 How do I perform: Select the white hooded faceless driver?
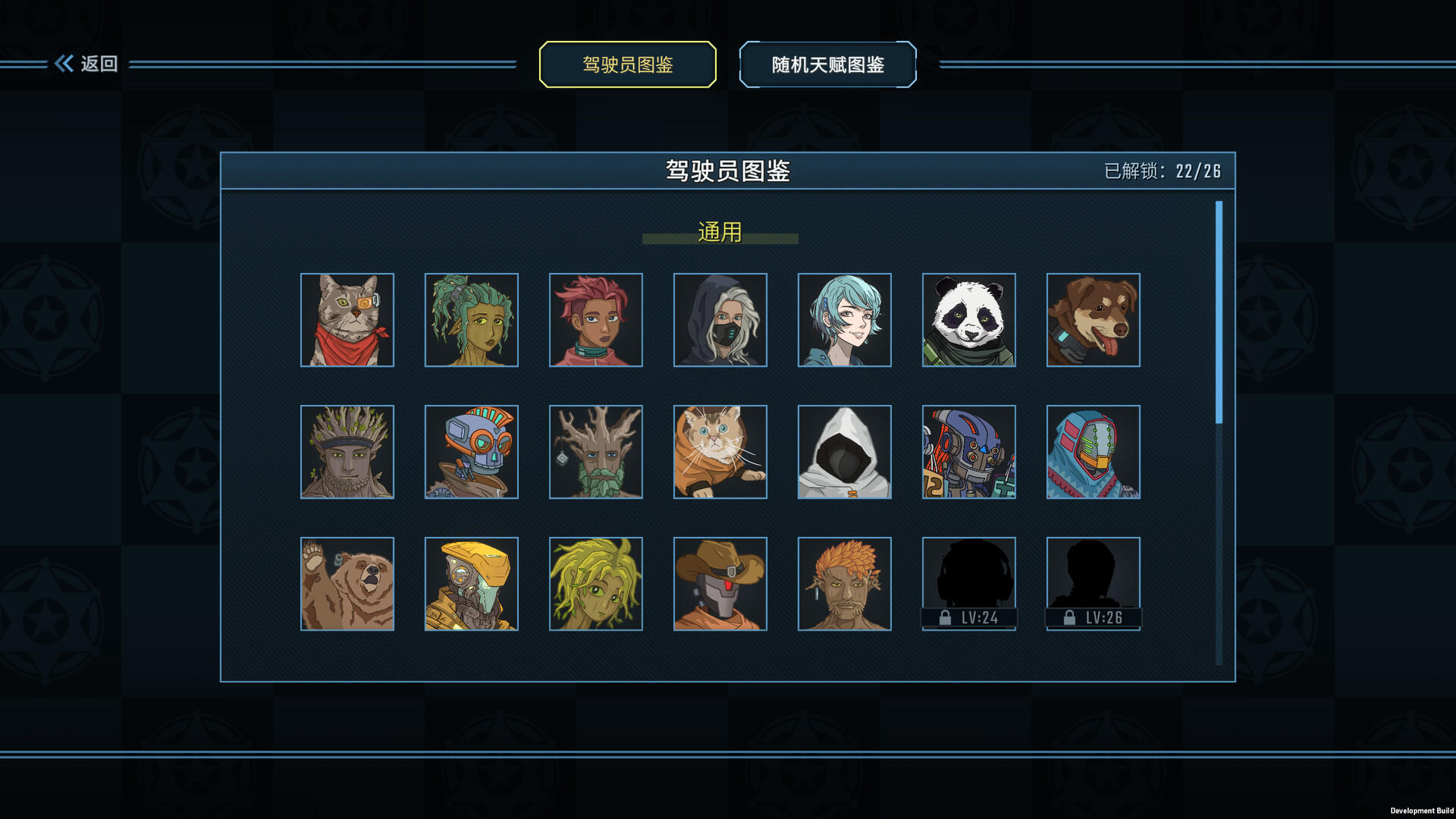coord(844,452)
